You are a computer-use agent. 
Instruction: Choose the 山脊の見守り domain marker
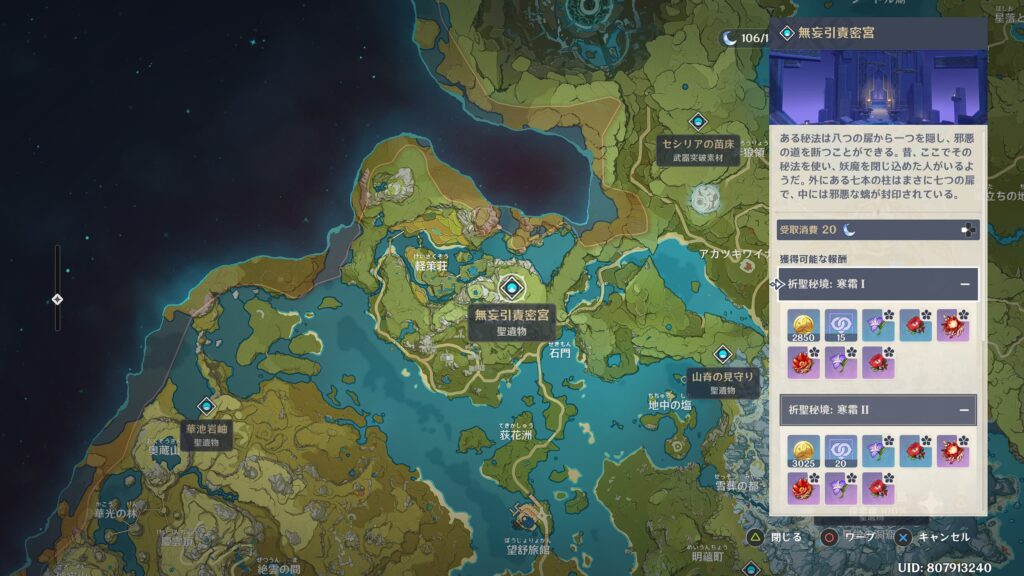tap(723, 354)
